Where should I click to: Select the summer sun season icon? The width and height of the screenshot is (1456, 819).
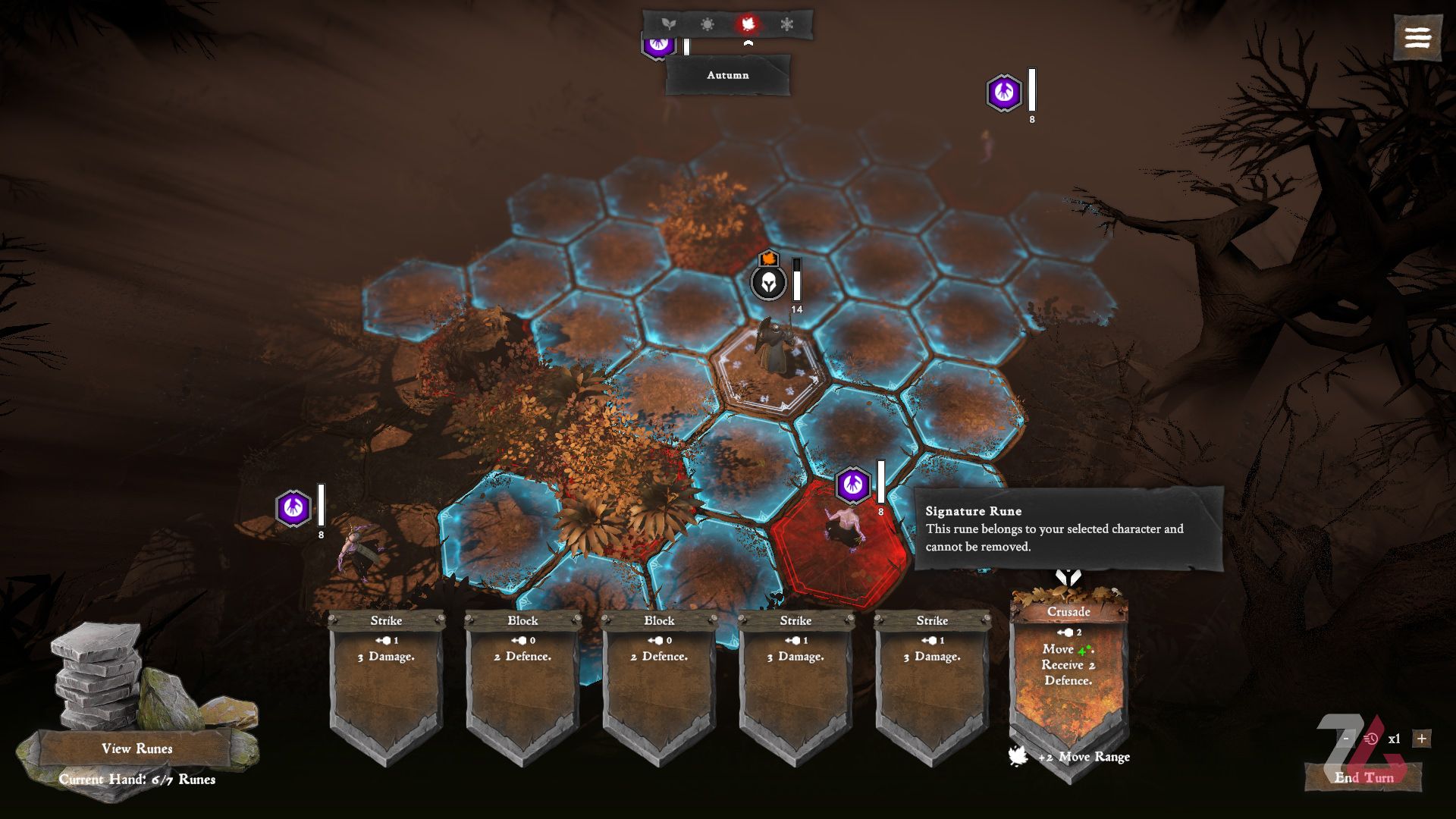pos(708,24)
